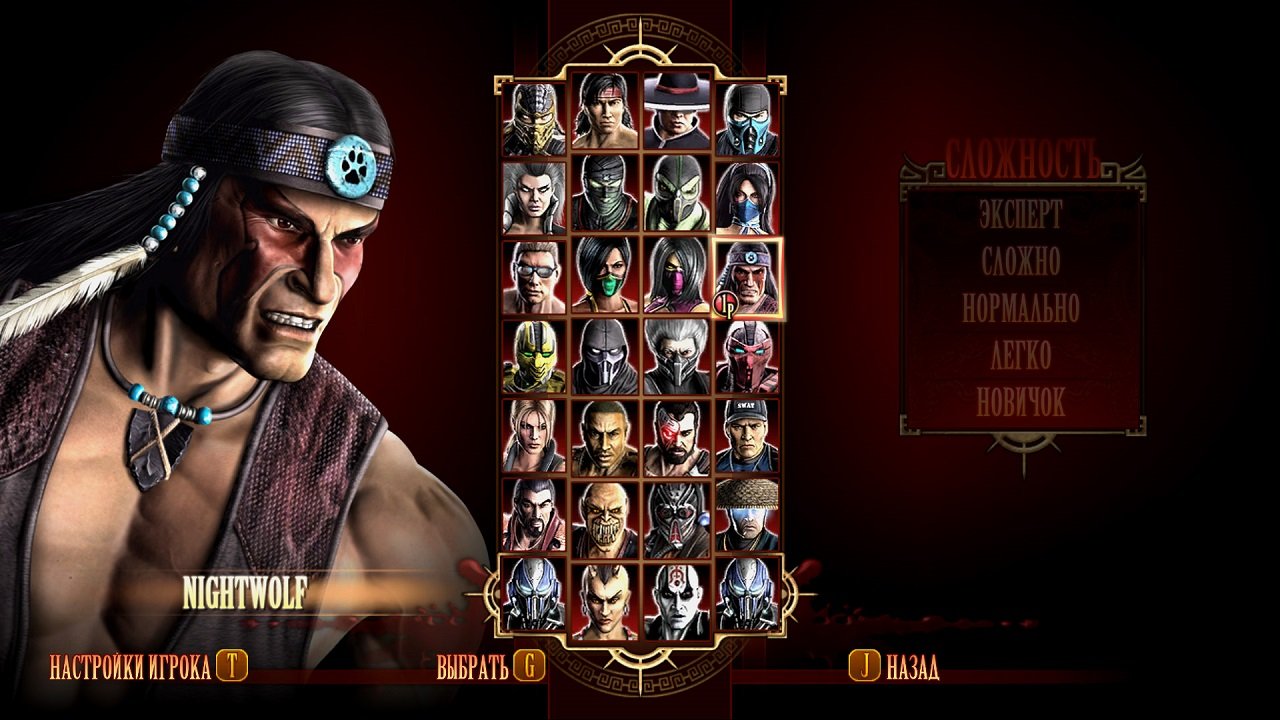Pick Baraka's snarling portrait
The image size is (1280, 720).
[604, 513]
